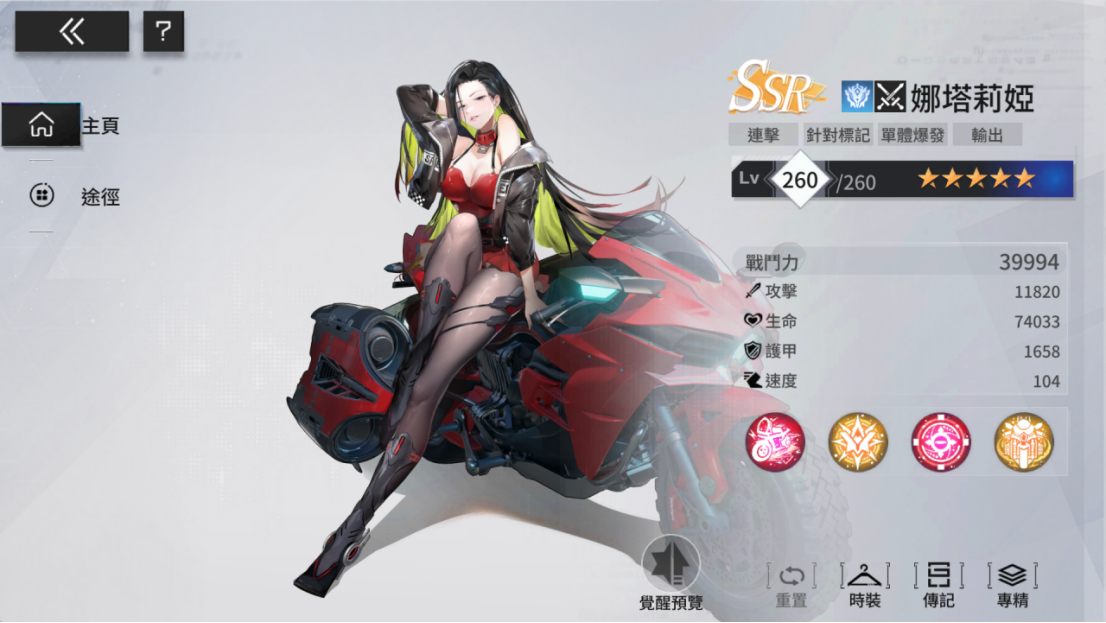Open the question mark help button
Screen dimensions: 1106x623
point(163,32)
